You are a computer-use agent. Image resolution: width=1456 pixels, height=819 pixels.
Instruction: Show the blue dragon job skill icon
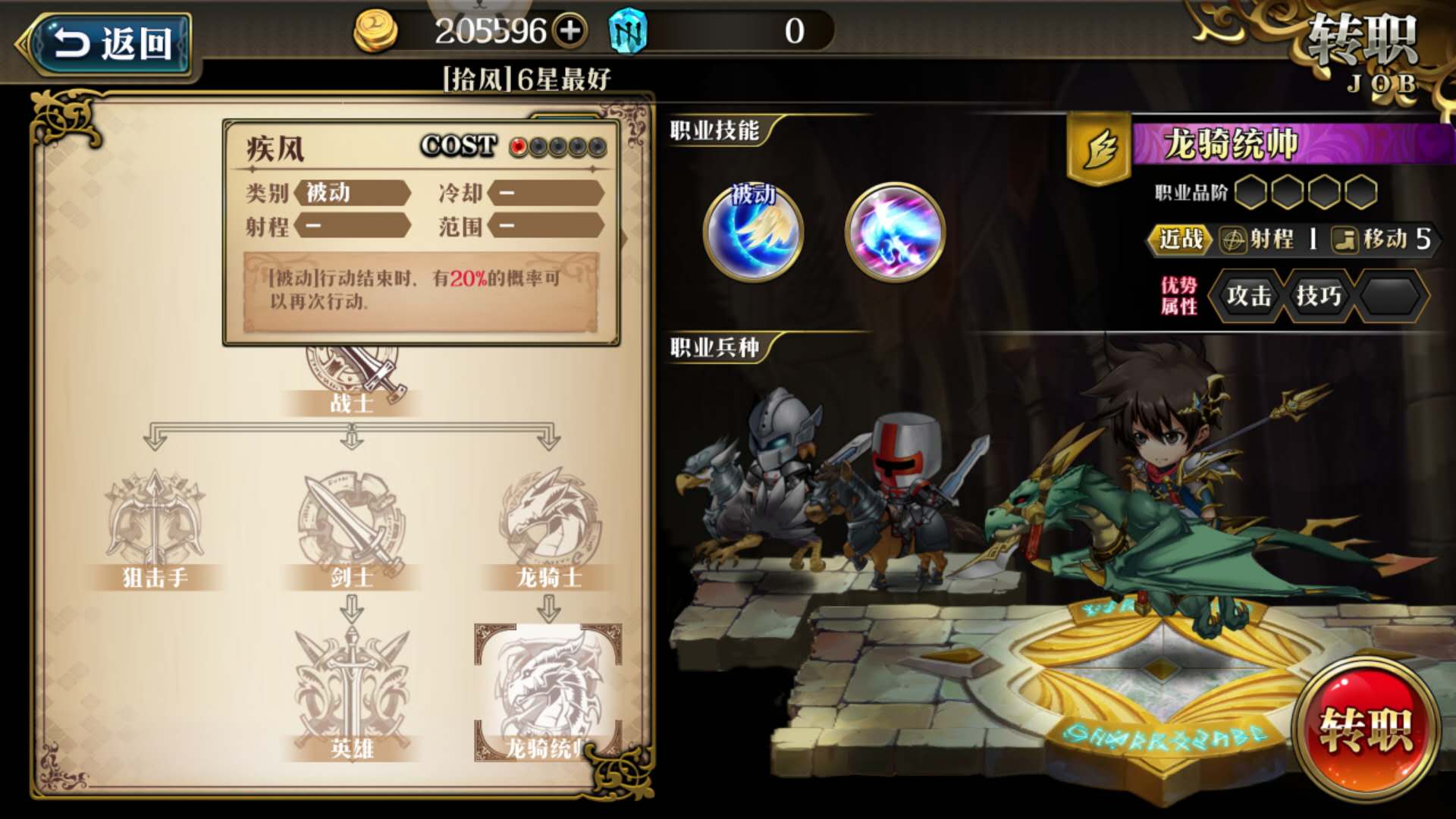tap(895, 231)
